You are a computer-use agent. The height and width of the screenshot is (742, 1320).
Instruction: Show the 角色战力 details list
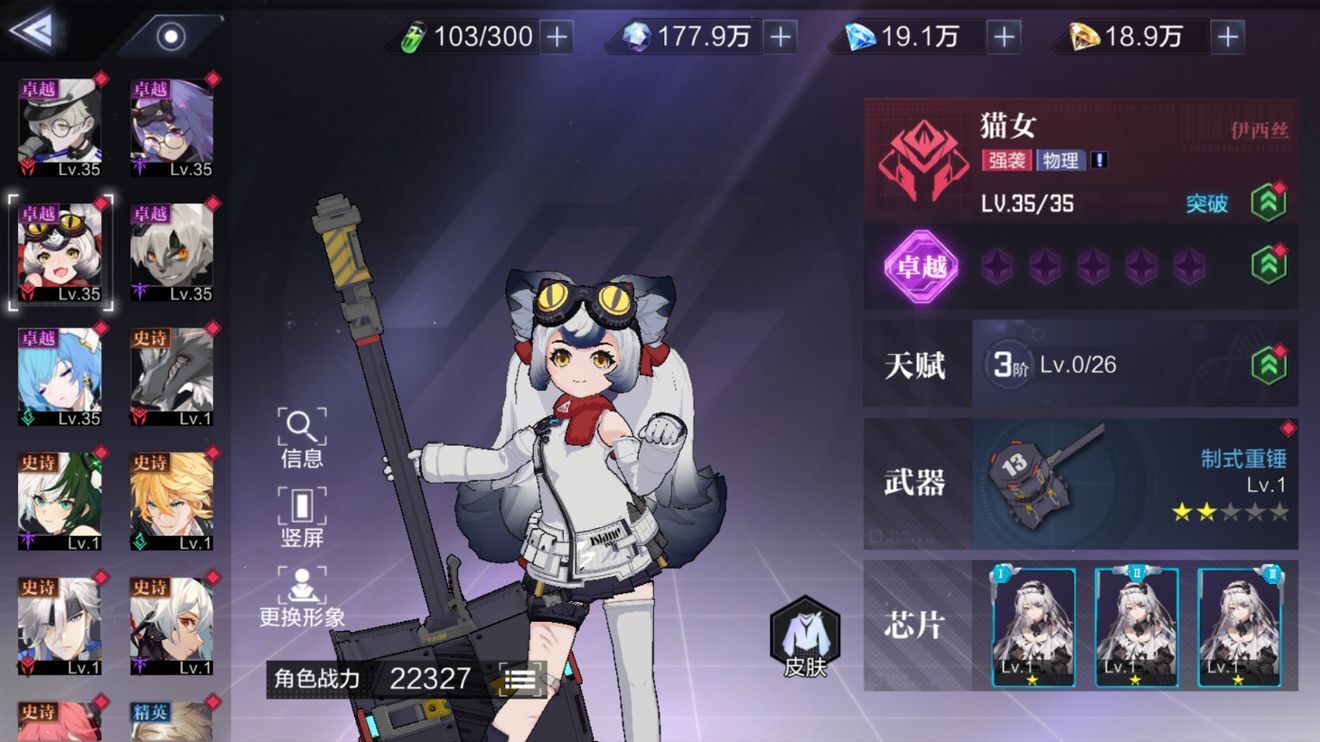[520, 679]
